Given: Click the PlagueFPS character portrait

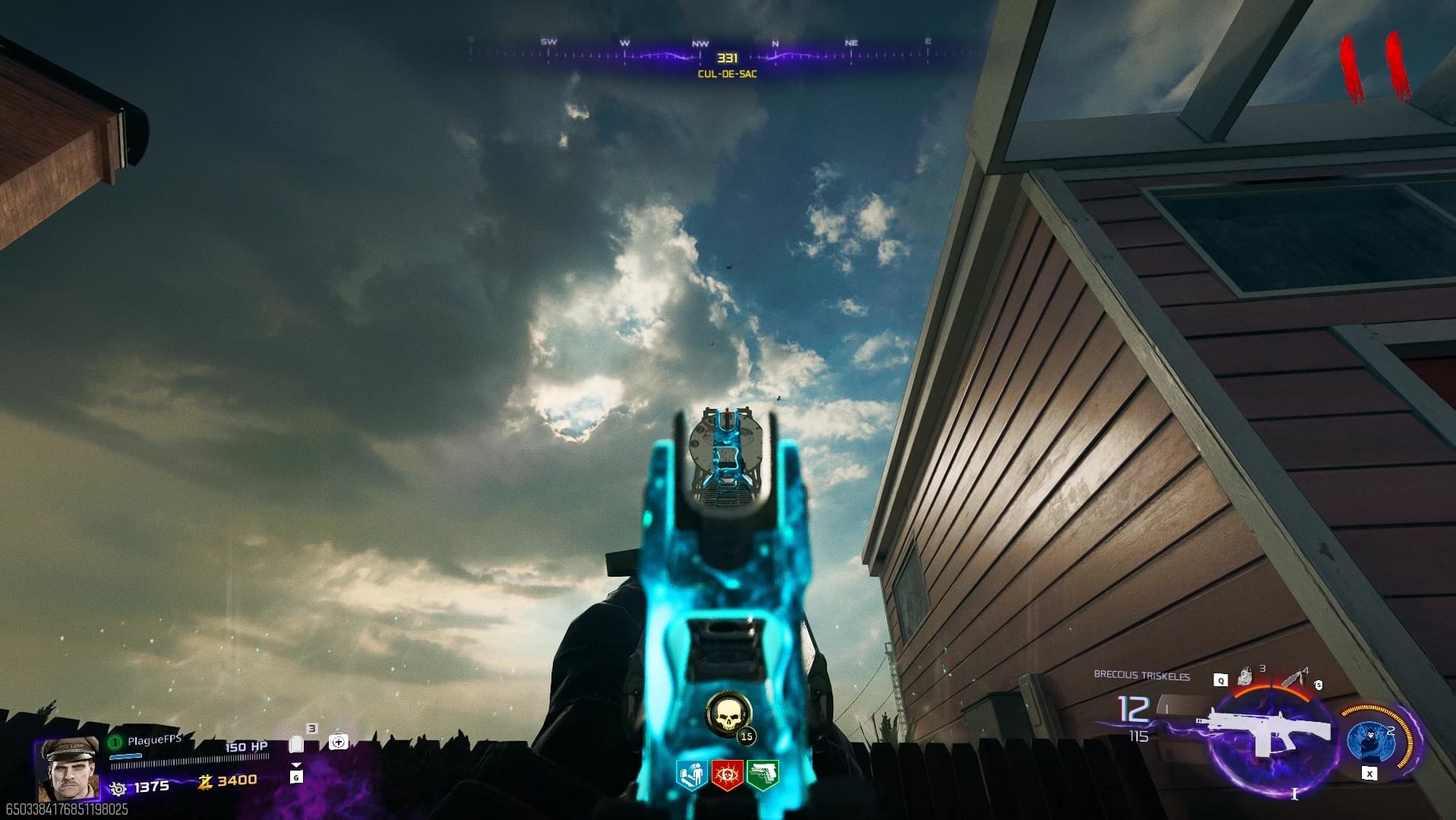Looking at the screenshot, I should tap(68, 769).
